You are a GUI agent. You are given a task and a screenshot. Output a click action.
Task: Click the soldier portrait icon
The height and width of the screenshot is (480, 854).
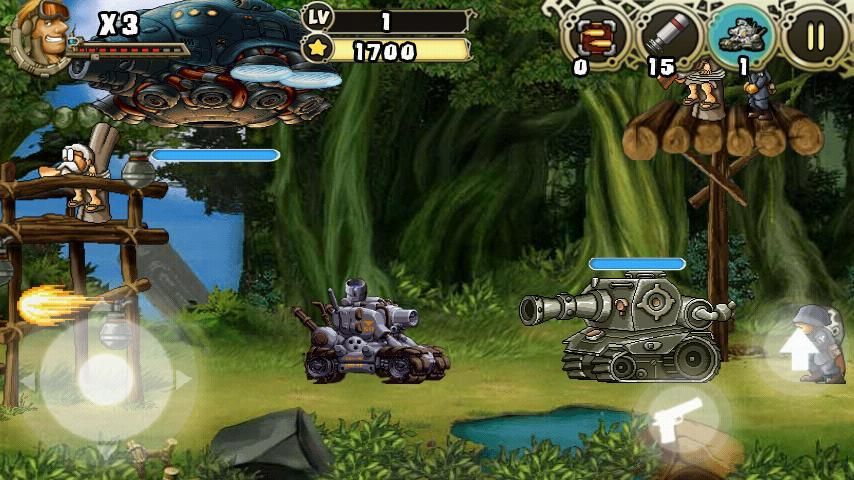point(41,33)
